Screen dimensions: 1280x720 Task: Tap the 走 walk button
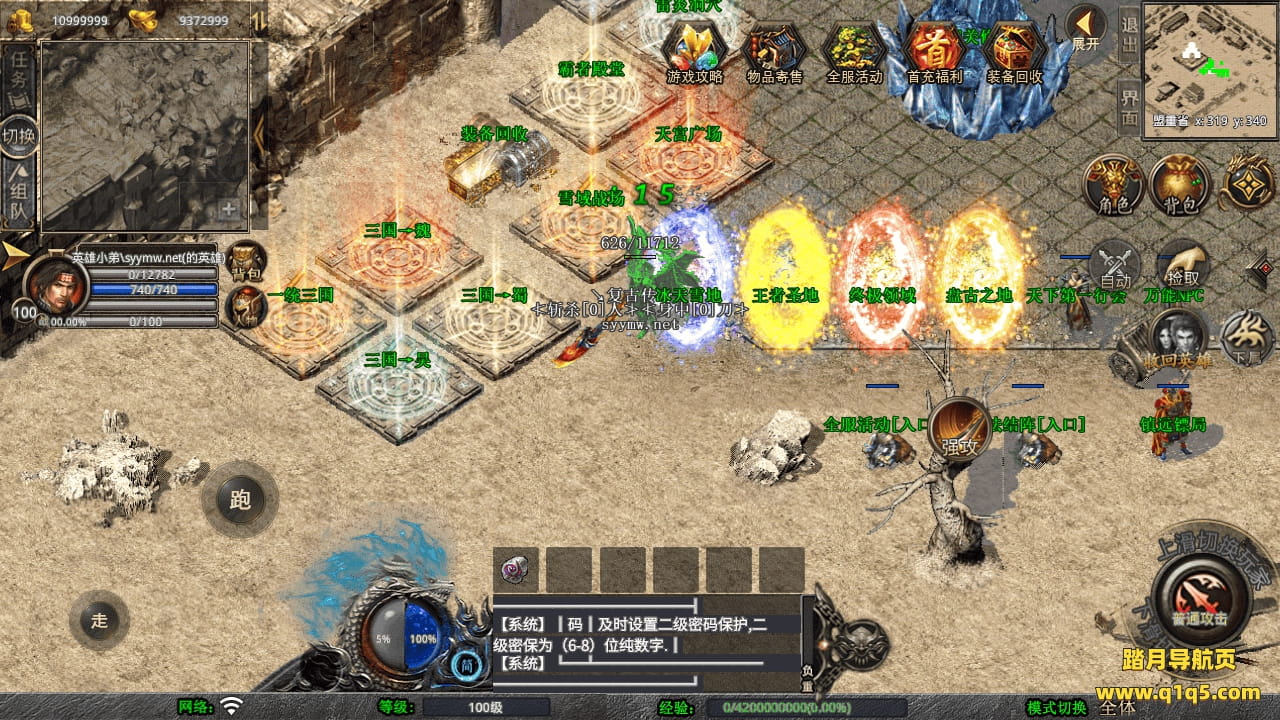click(99, 620)
